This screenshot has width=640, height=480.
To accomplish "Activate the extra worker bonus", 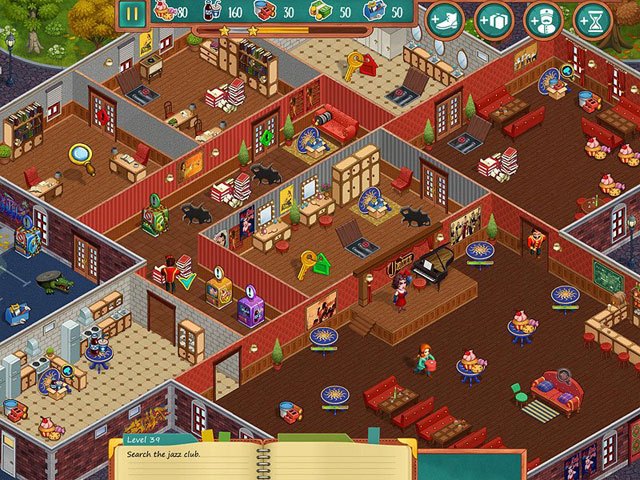I will [544, 19].
